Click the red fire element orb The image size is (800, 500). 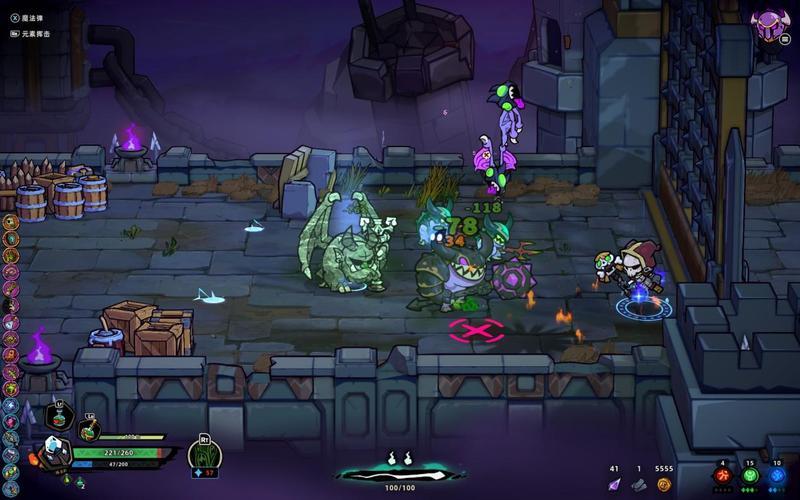pos(722,476)
